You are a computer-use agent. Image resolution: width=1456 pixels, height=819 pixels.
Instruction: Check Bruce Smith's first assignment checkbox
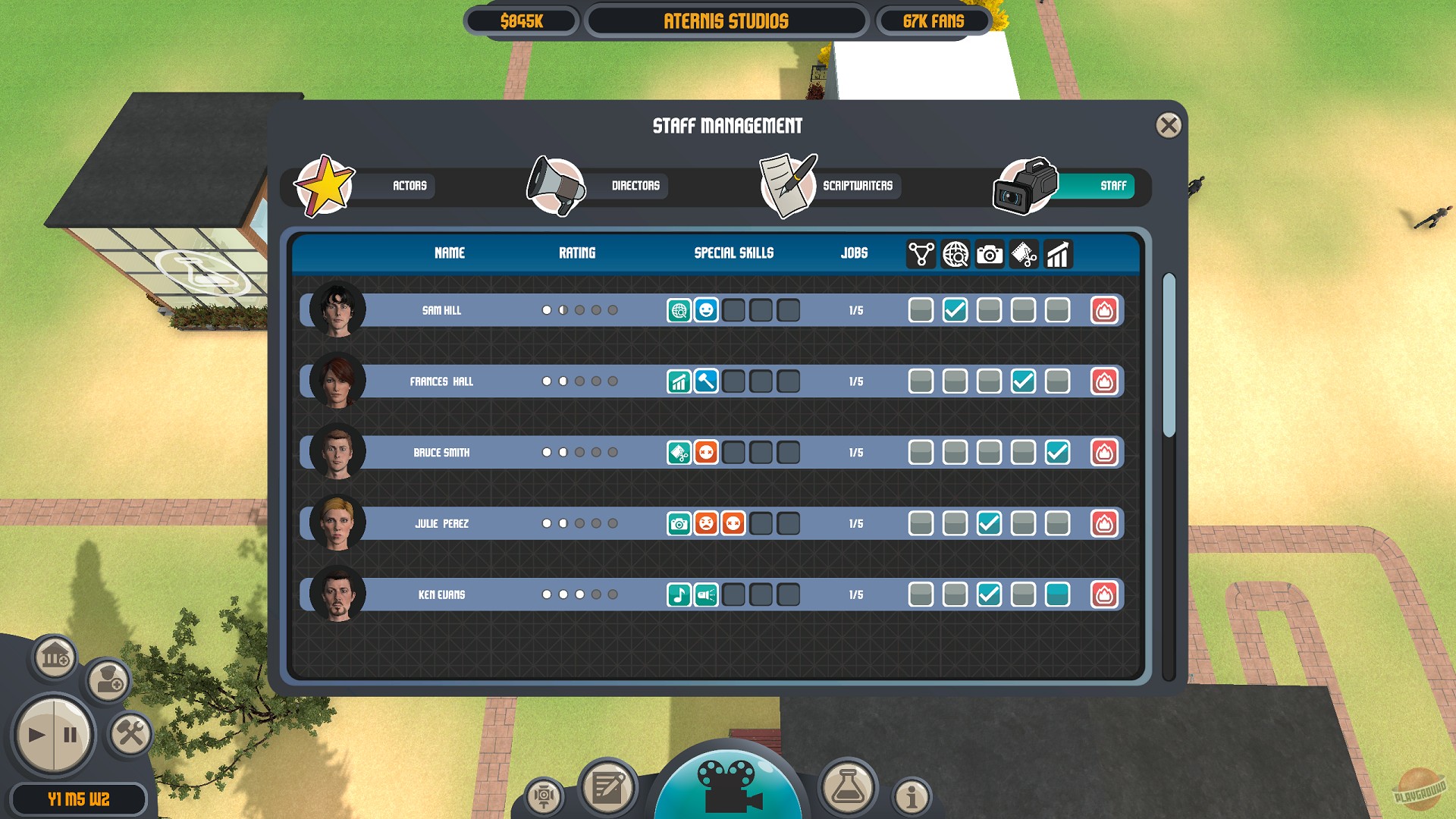[x=921, y=452]
